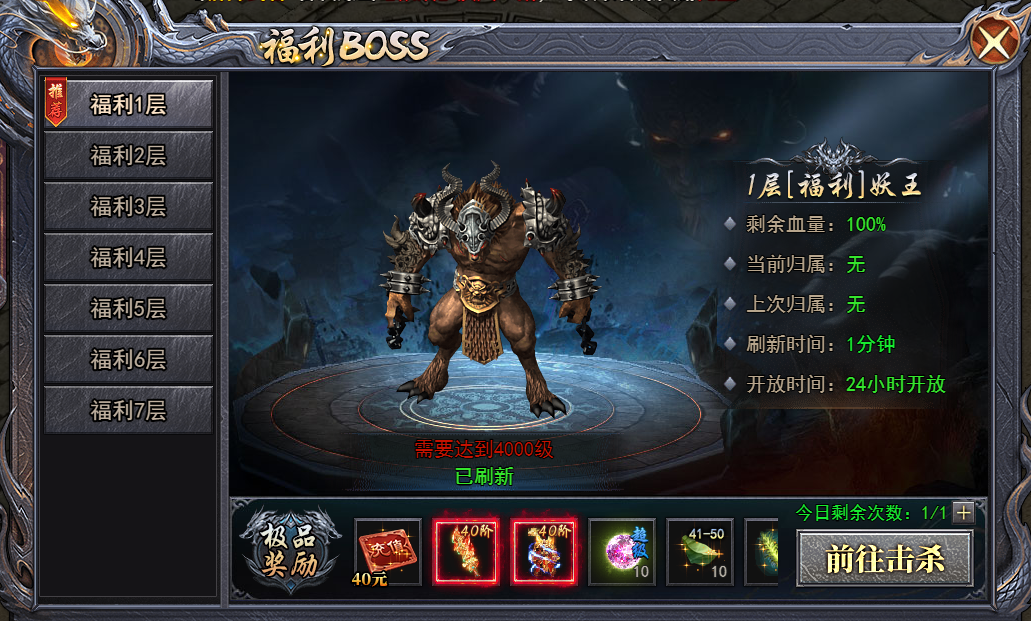Add remaining attempts with the plus button

(964, 513)
